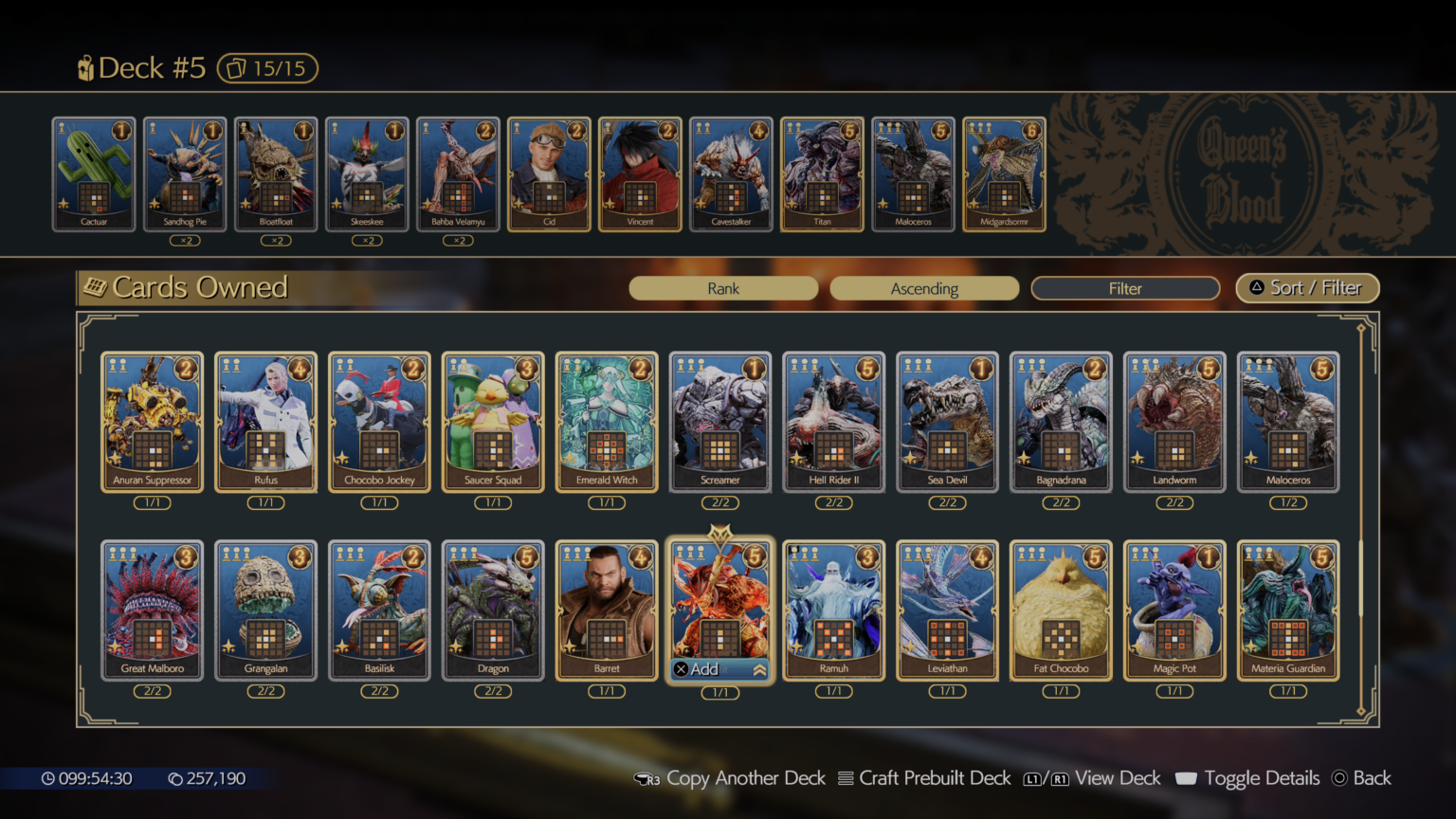The image size is (1456, 819).
Task: Click Copy Another Deck
Action: coord(746,777)
